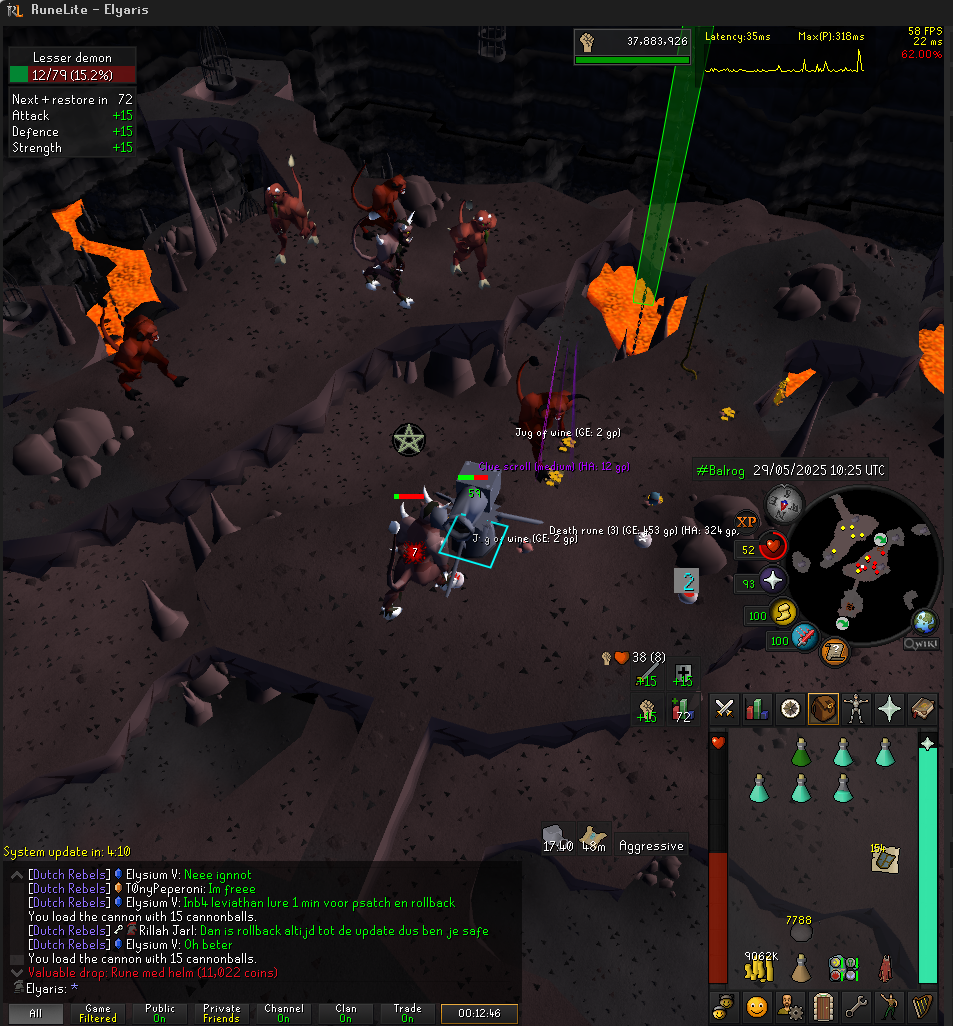Select the green potion in inventory
The image size is (953, 1026).
pos(800,751)
